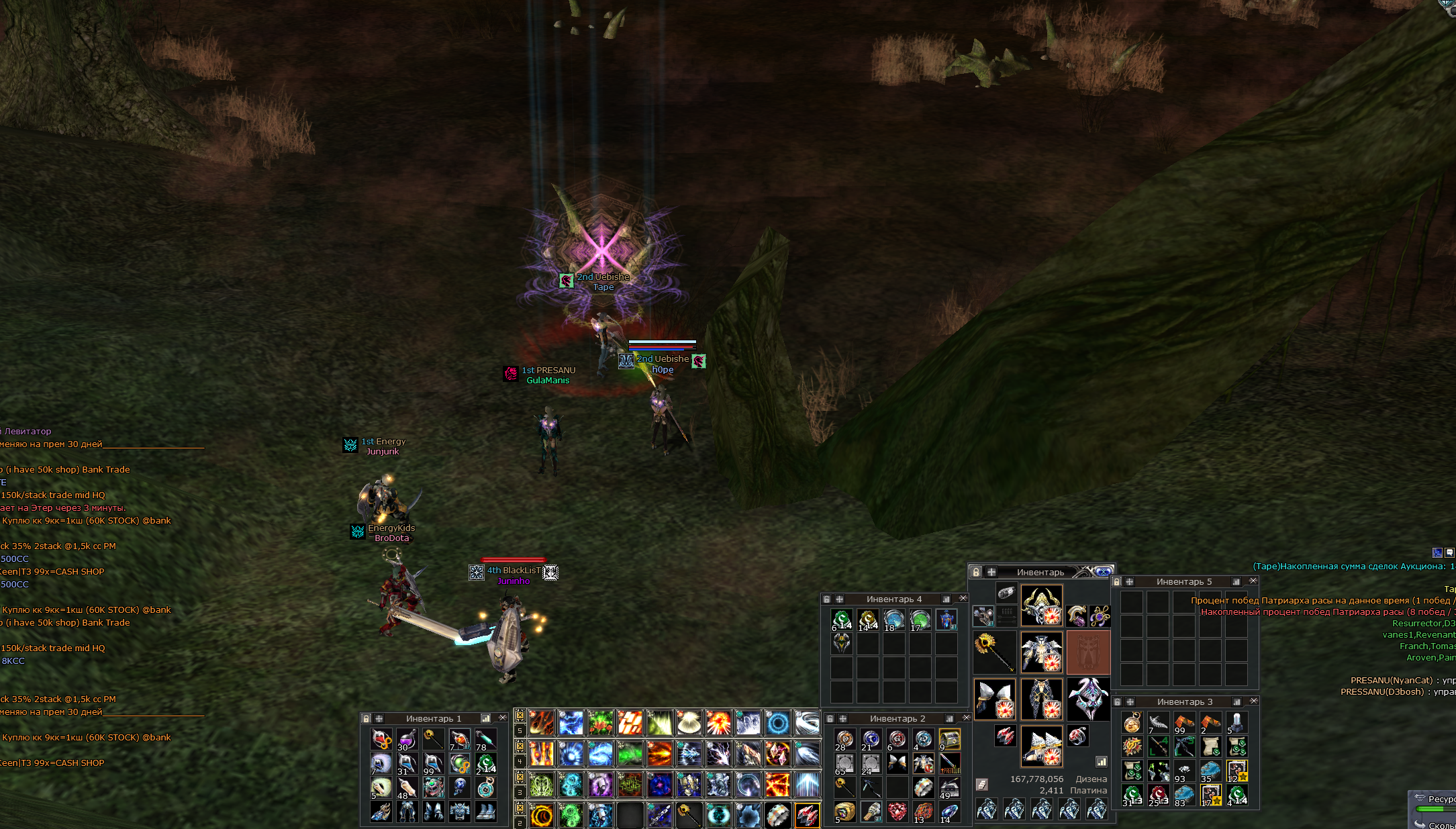Select the equipped helmet slot

(1041, 605)
